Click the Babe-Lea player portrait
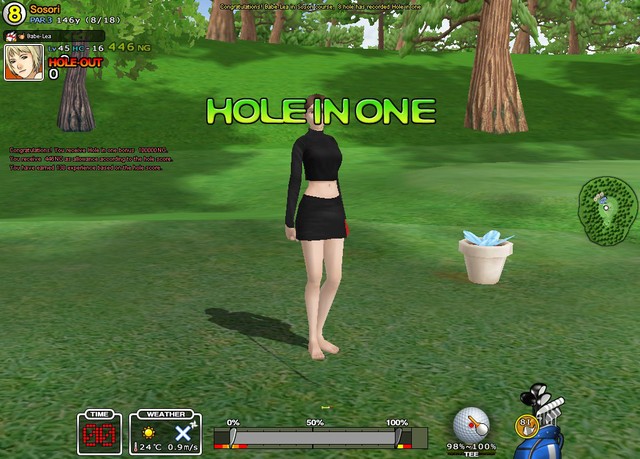Image resolution: width=640 pixels, height=459 pixels. (22, 61)
